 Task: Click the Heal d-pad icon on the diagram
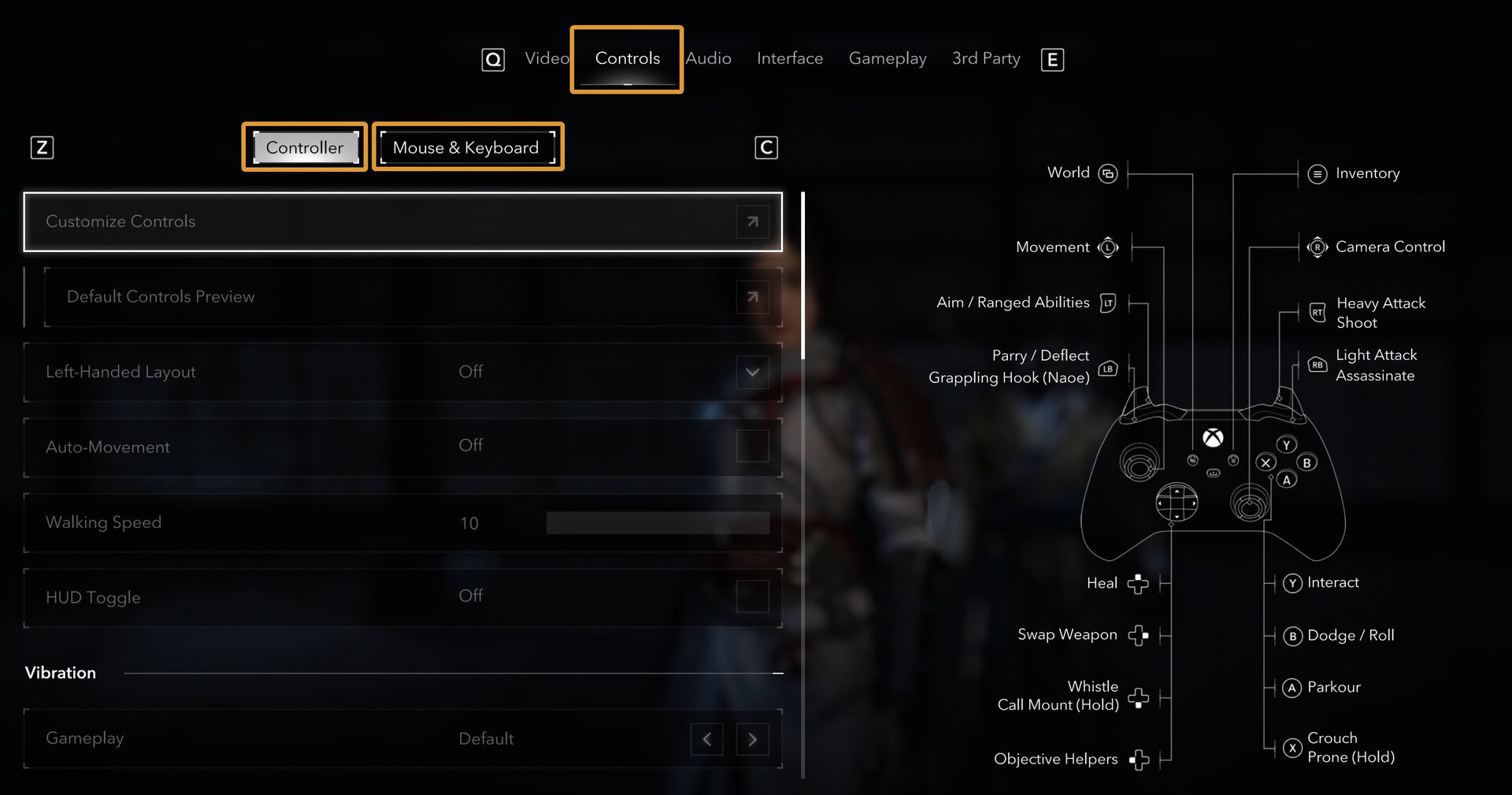coord(1137,583)
